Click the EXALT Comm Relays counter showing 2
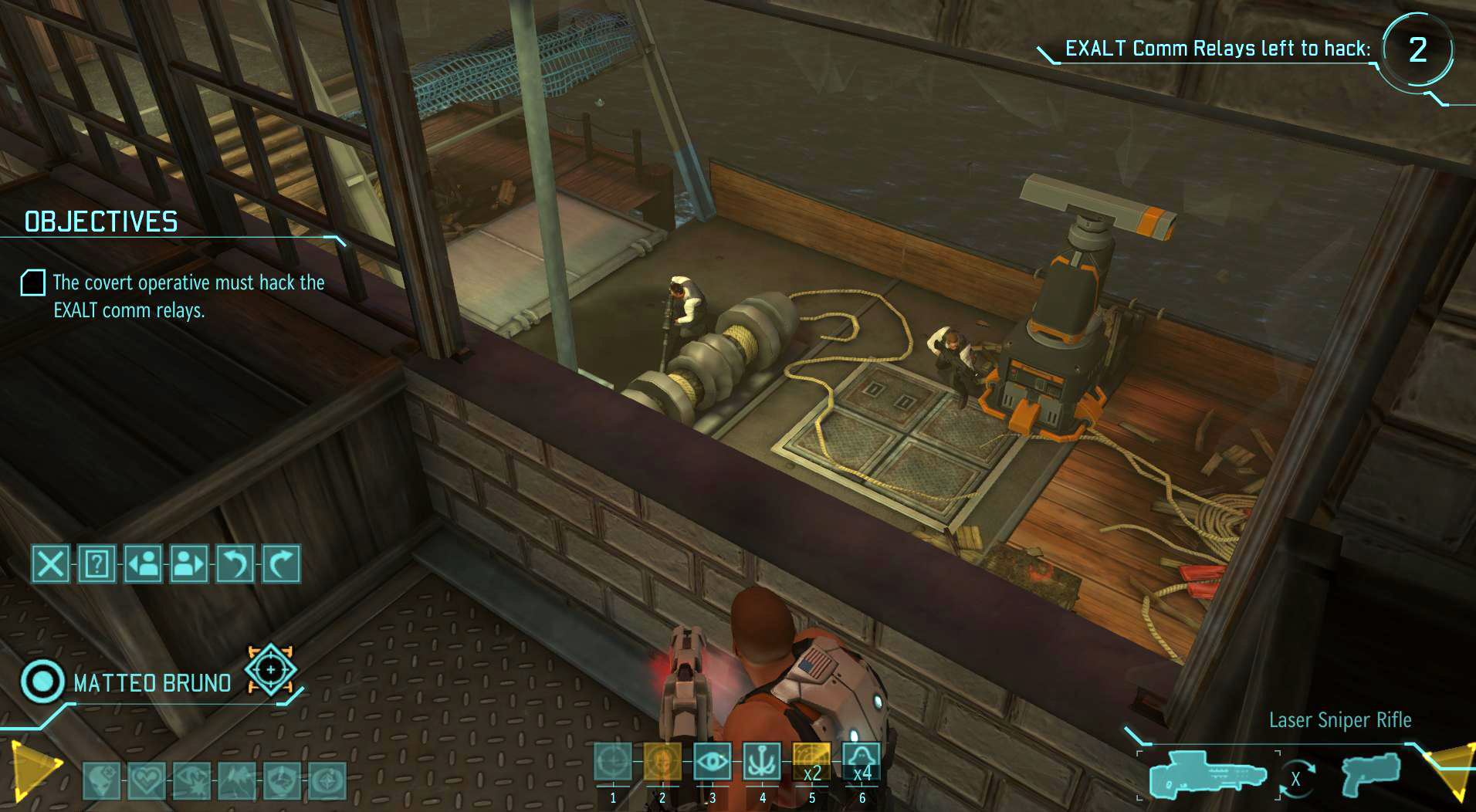Image resolution: width=1476 pixels, height=812 pixels. point(1419,50)
